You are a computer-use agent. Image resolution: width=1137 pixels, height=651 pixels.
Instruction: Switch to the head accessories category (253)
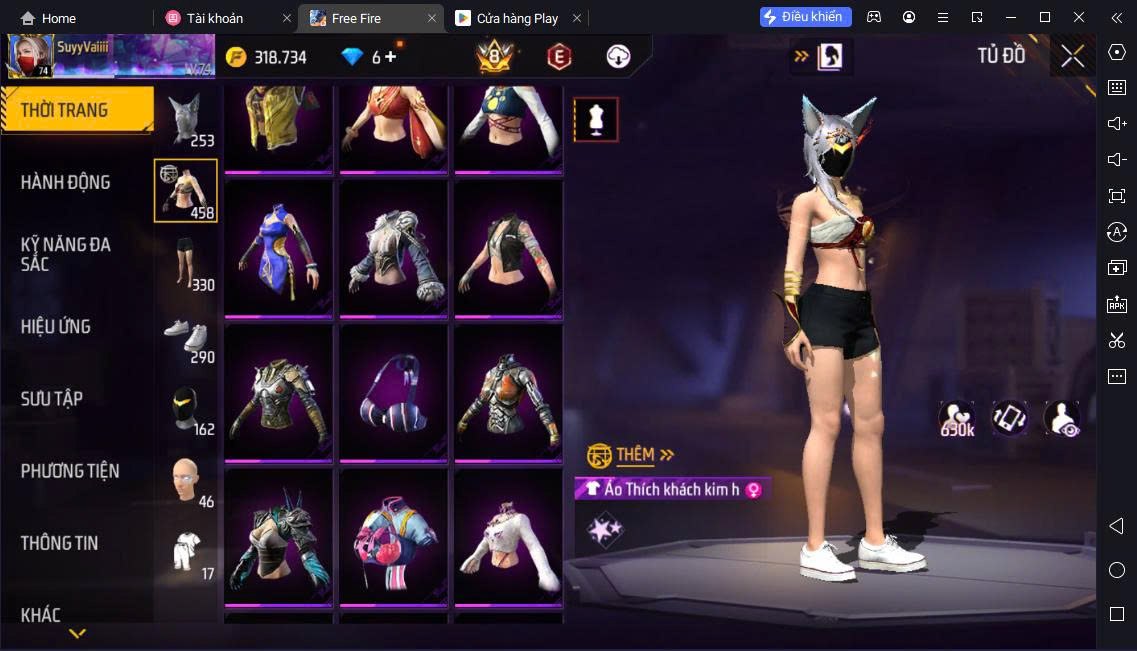click(186, 120)
